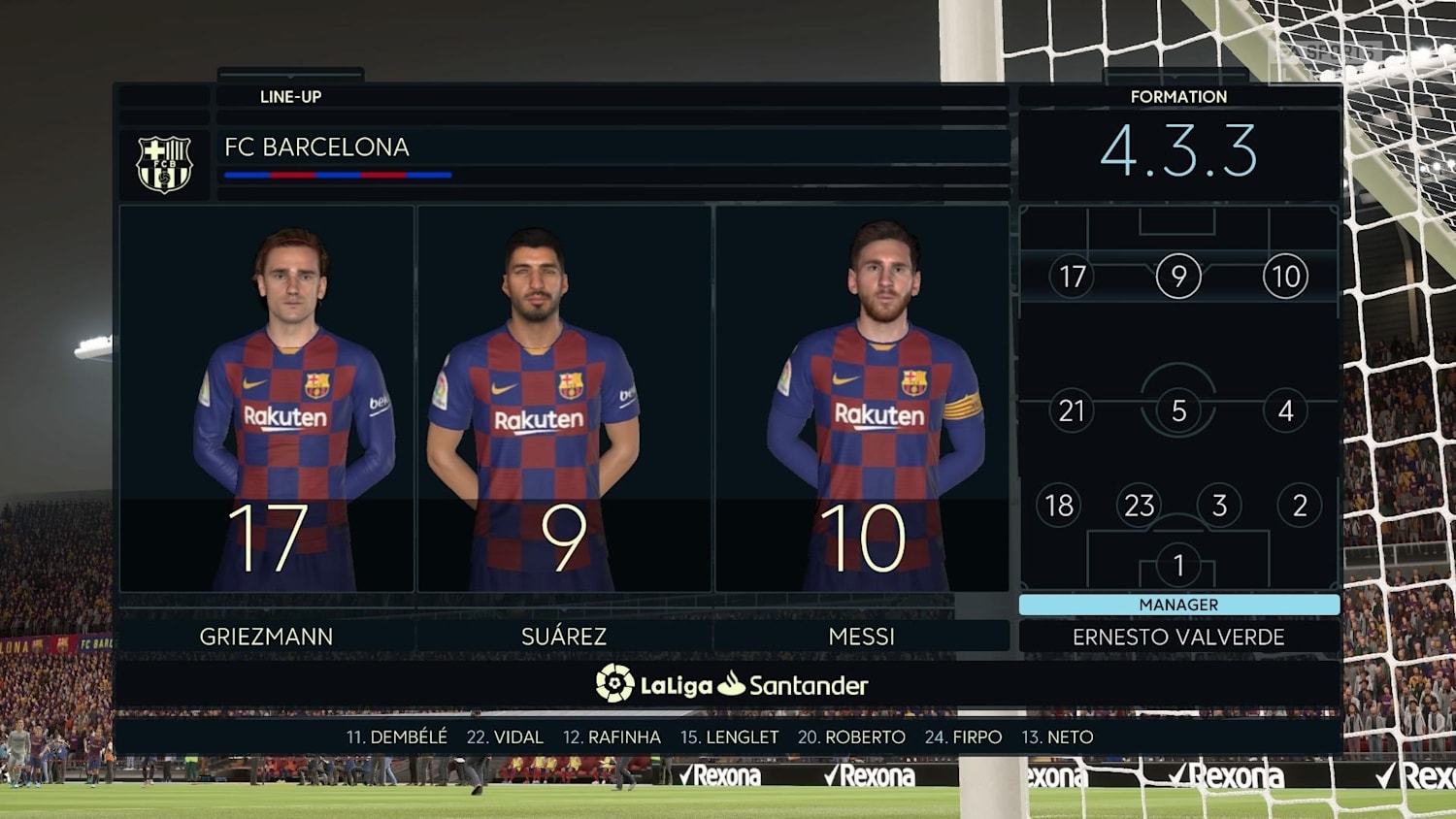The image size is (1456, 819).
Task: Select number 17 on the formation diagram
Action: 1072,277
